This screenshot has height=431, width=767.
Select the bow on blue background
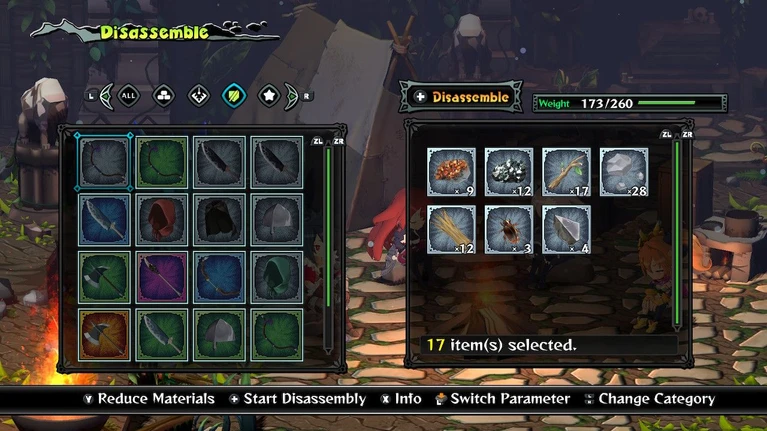219,276
